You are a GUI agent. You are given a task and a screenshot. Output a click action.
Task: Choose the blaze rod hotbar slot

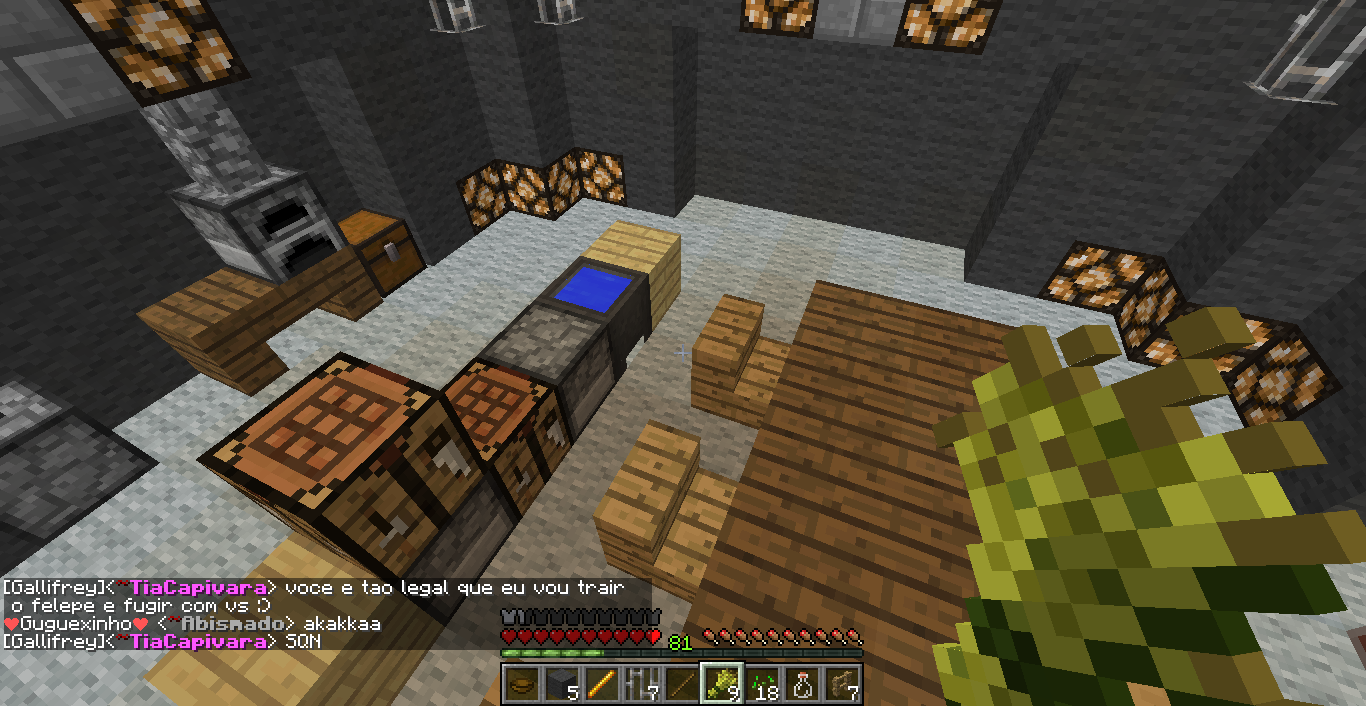click(x=600, y=685)
